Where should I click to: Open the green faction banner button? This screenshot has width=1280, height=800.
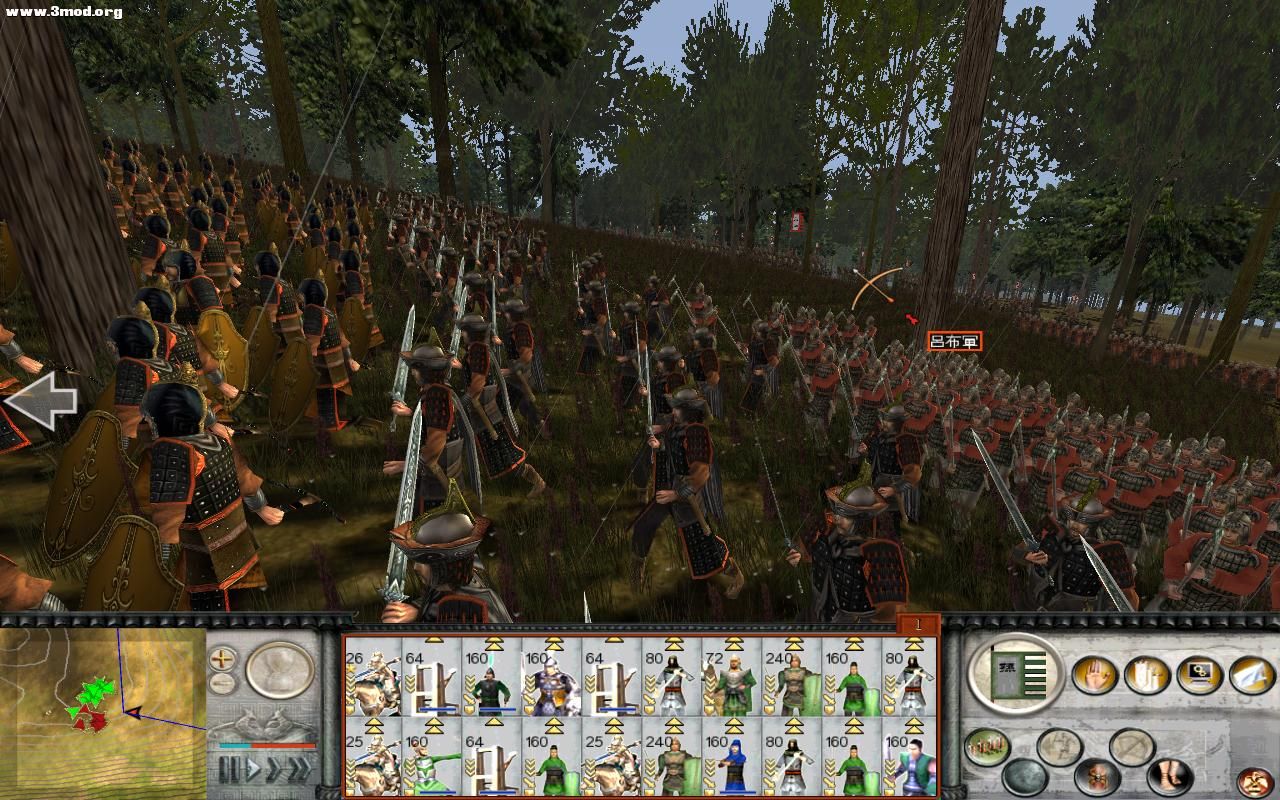(x=1017, y=674)
